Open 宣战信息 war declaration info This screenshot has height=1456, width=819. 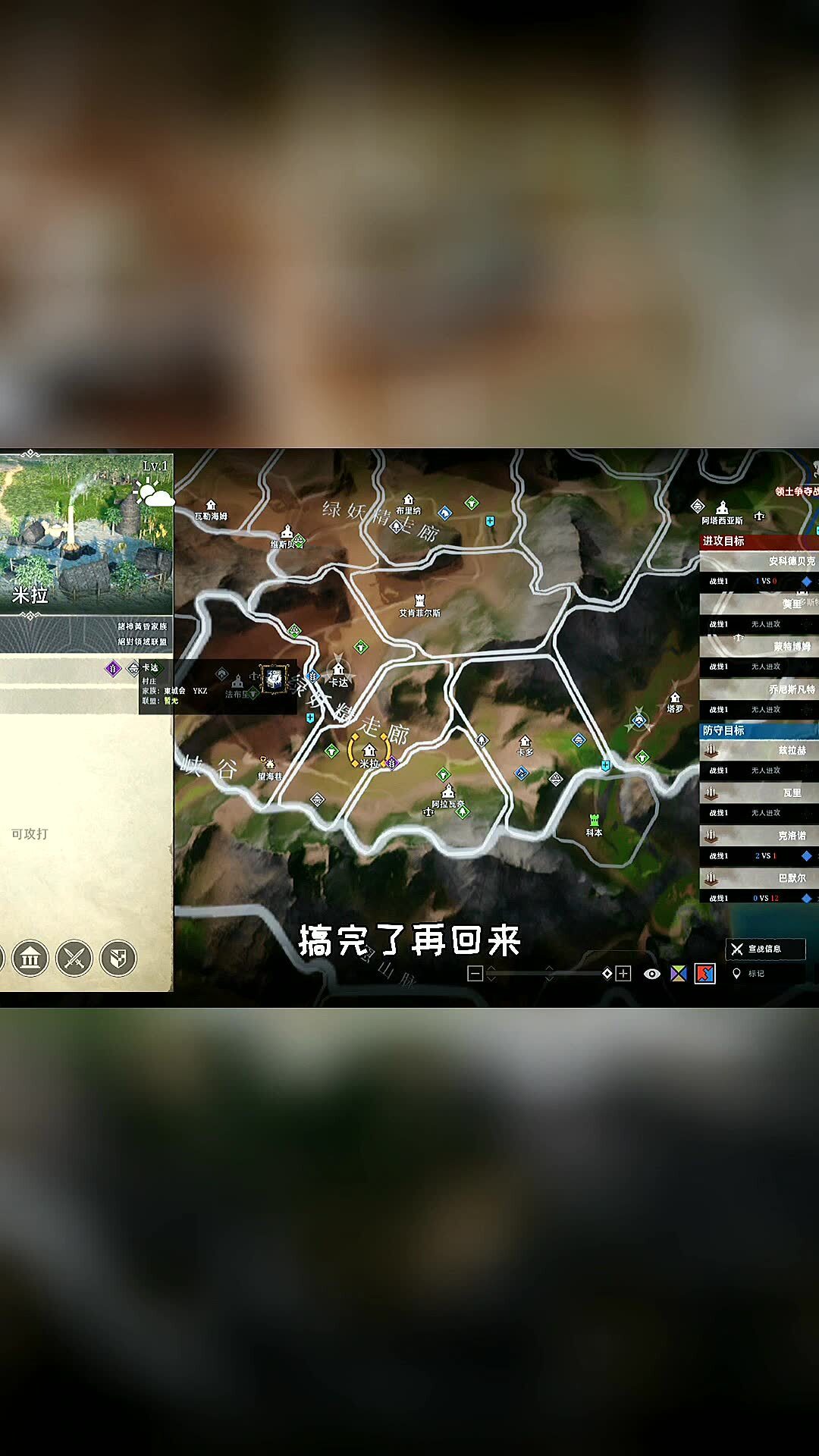pos(764,949)
